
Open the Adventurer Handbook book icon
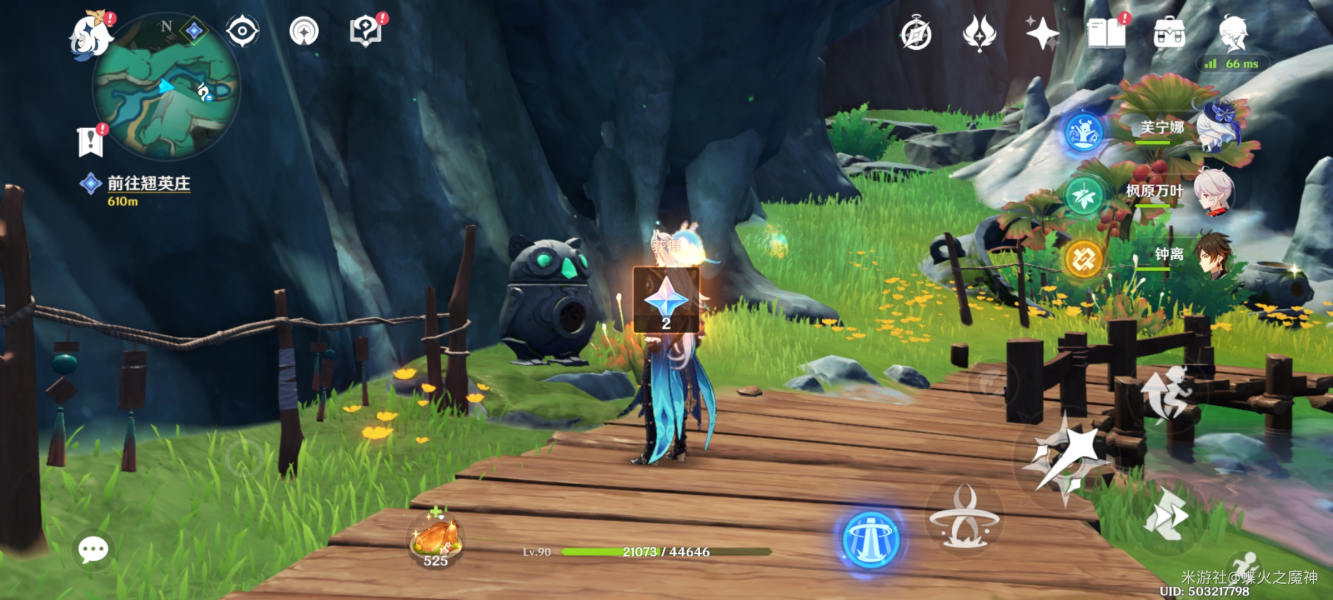[x=1105, y=33]
